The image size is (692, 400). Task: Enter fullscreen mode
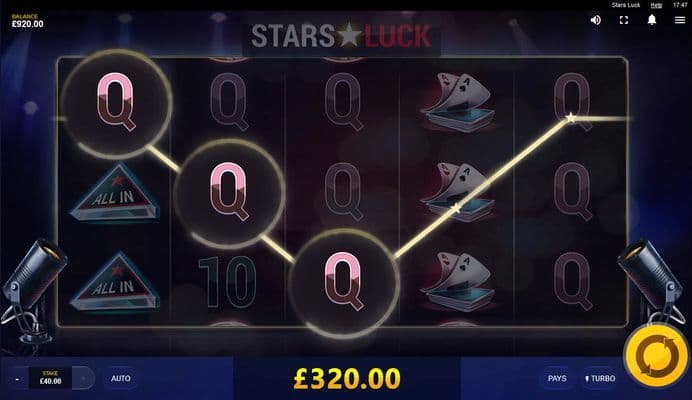pos(623,20)
